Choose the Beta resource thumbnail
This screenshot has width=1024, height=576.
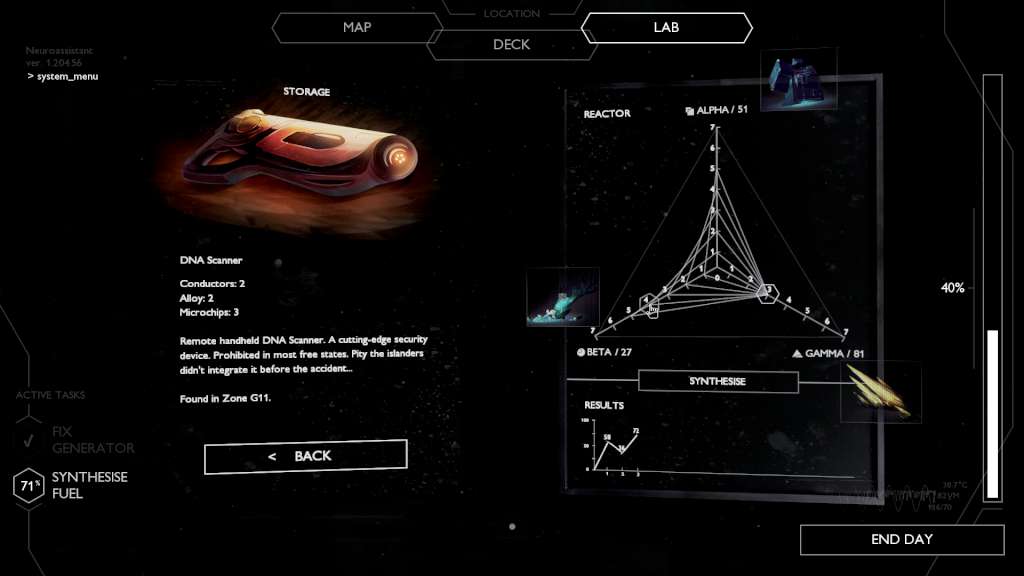tap(562, 297)
